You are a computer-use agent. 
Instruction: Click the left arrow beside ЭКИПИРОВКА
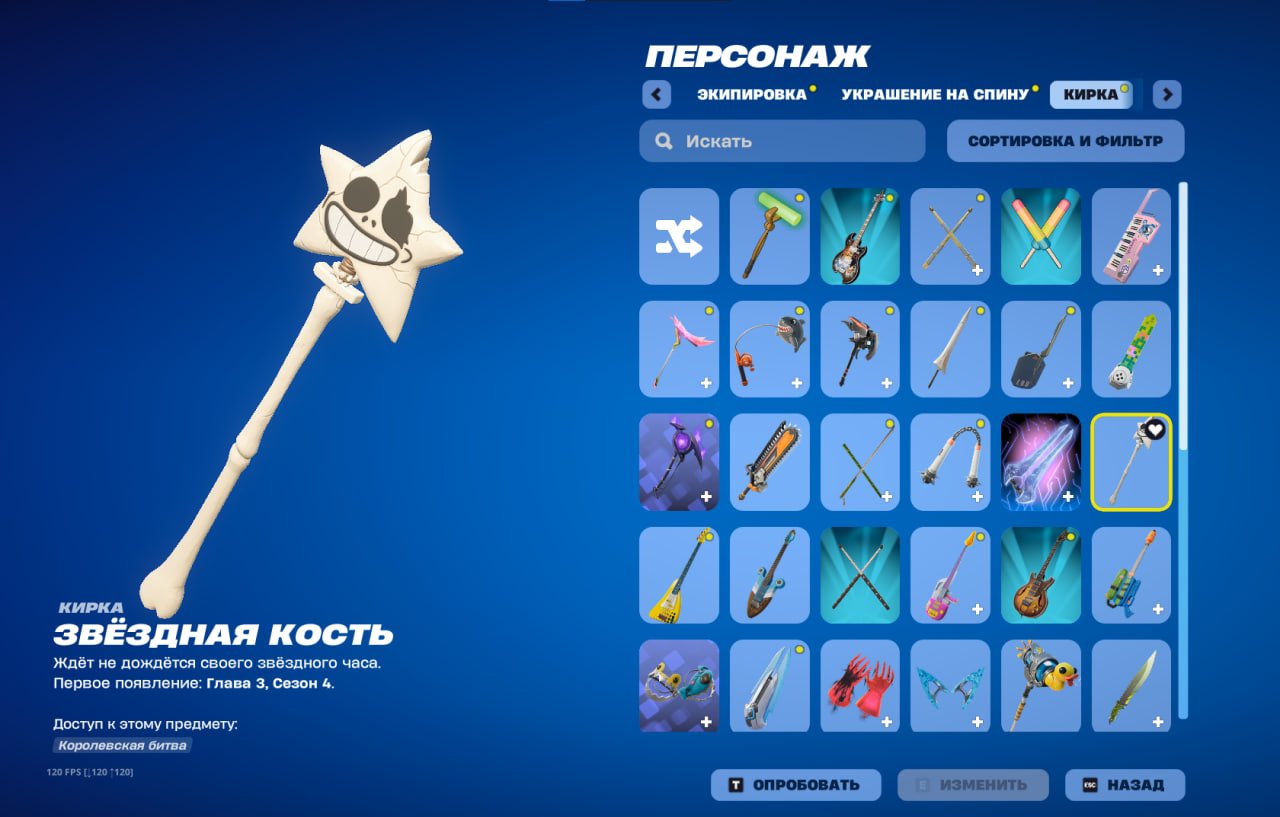click(x=655, y=93)
